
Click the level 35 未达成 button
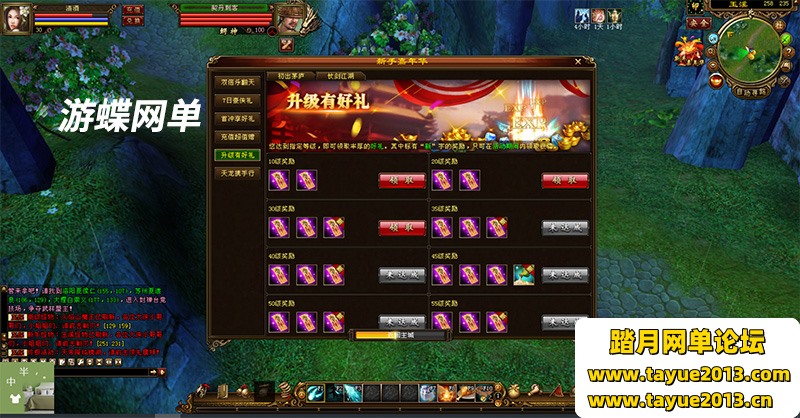(565, 227)
